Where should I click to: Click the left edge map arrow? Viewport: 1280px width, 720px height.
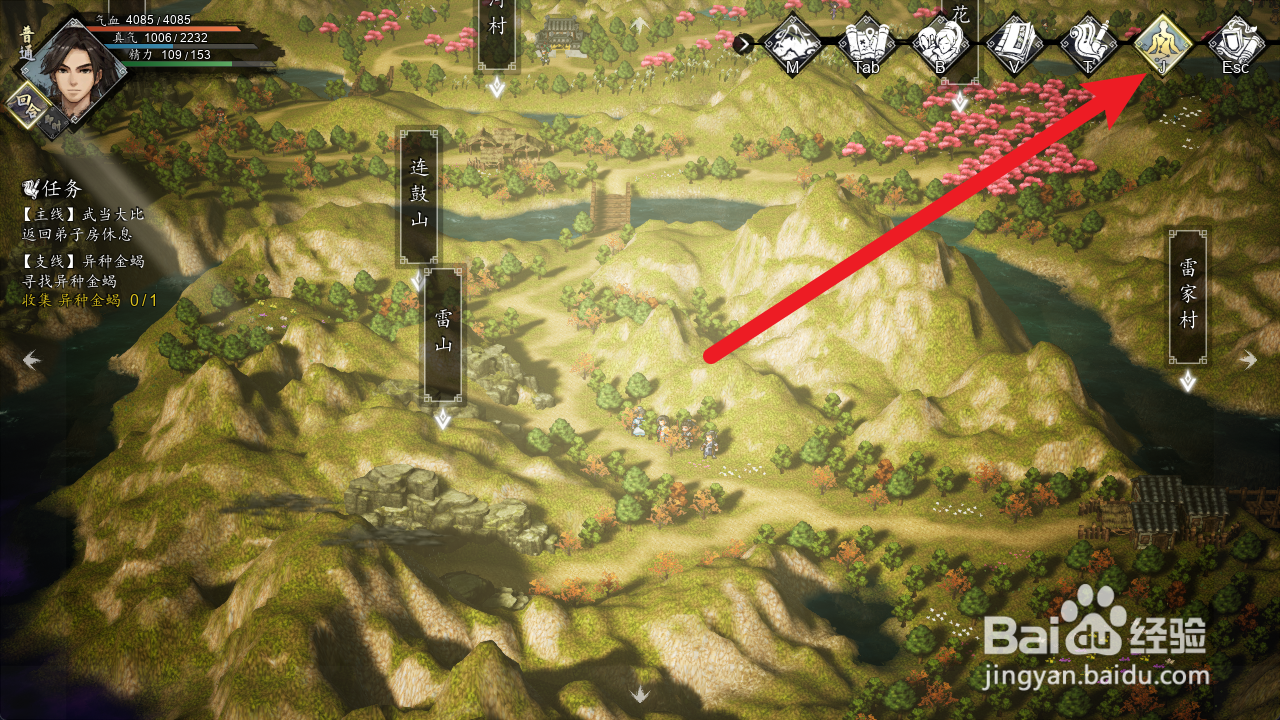coord(32,360)
